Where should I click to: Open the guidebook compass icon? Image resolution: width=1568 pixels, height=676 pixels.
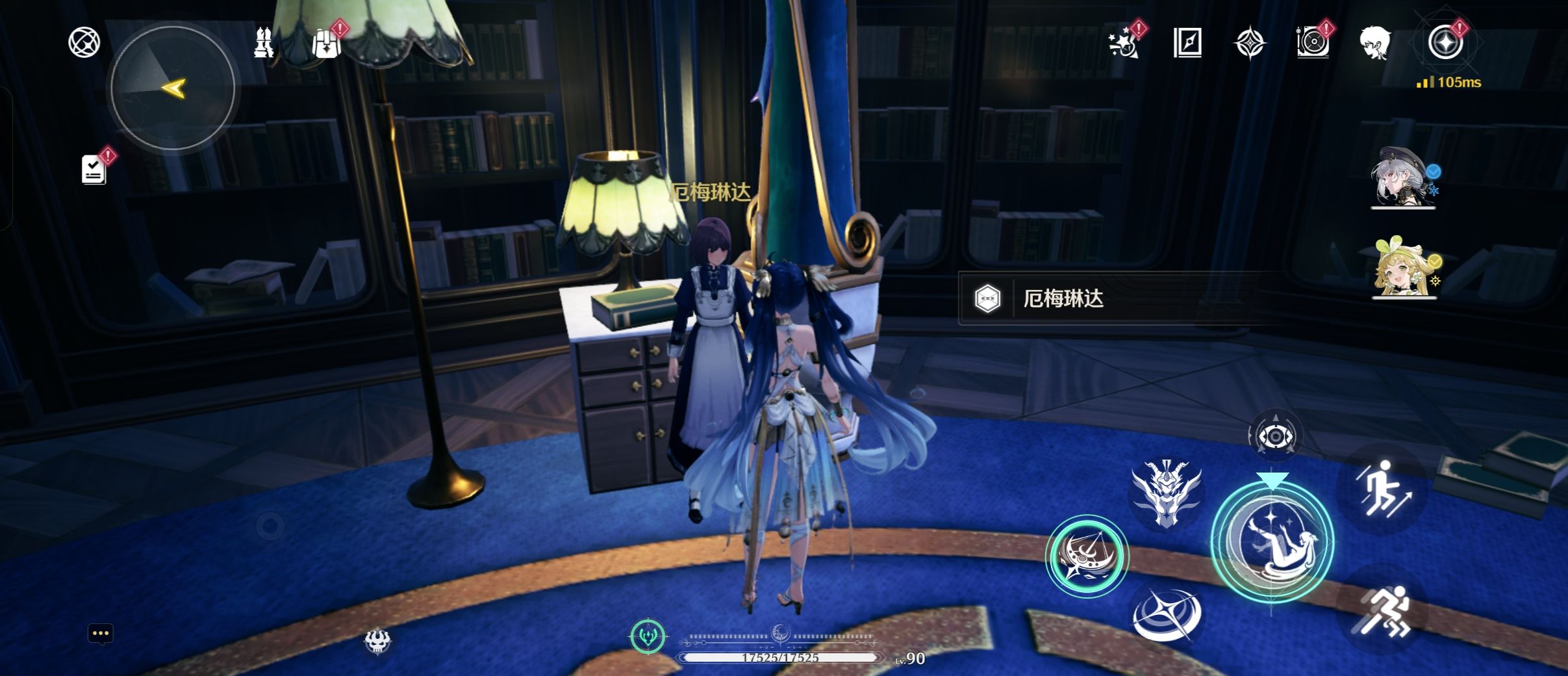point(1187,43)
